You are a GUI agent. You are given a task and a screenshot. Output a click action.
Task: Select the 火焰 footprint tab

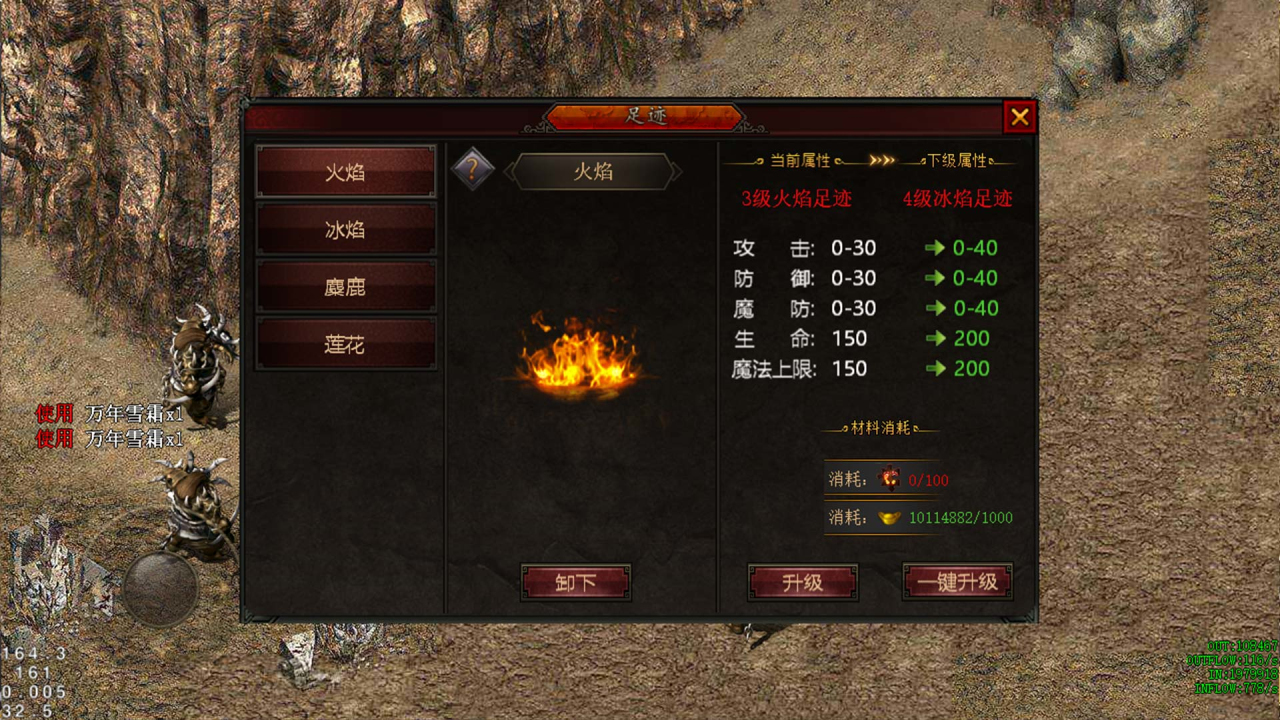click(x=345, y=172)
